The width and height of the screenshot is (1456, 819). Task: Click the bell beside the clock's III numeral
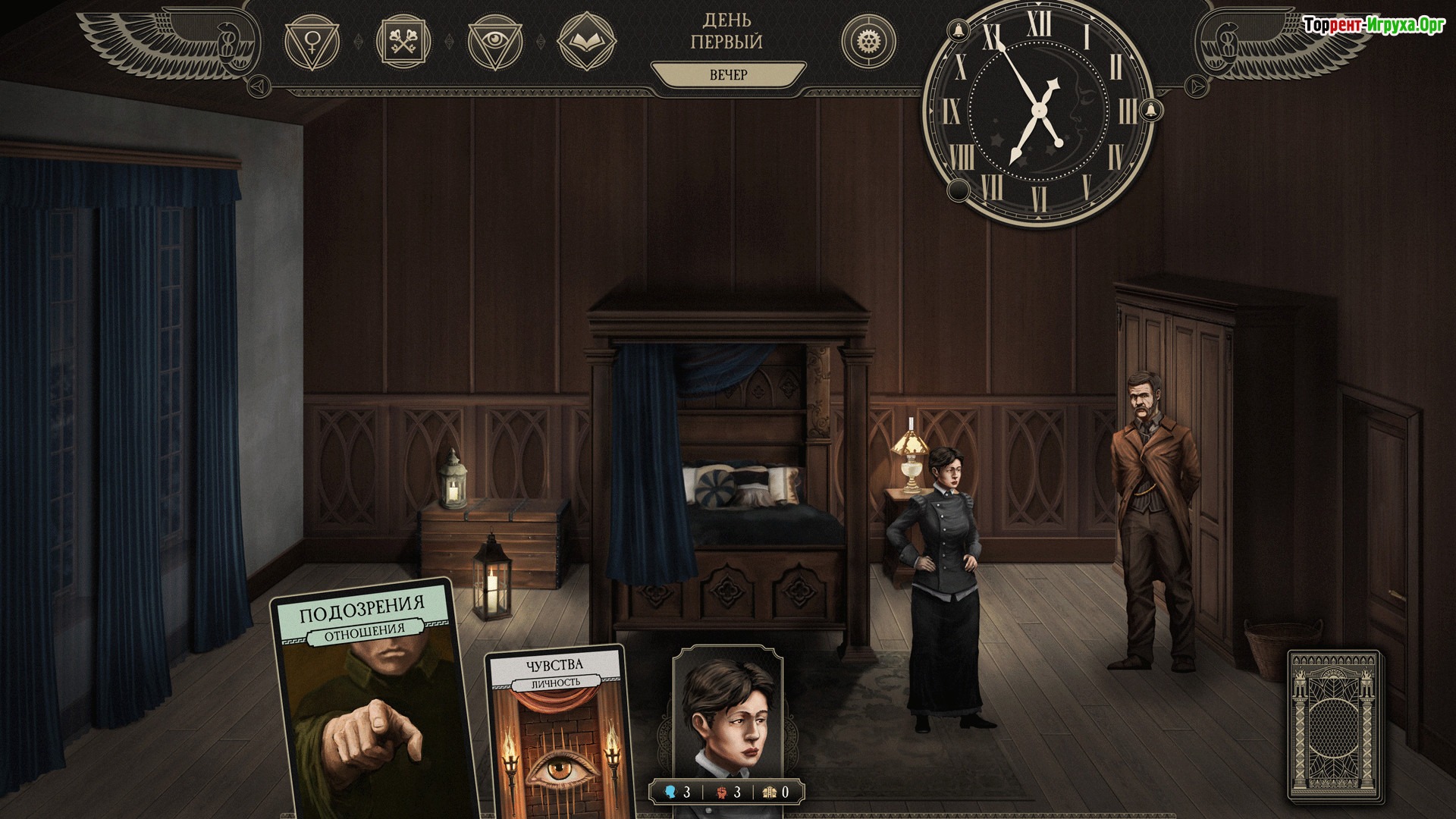(1151, 109)
